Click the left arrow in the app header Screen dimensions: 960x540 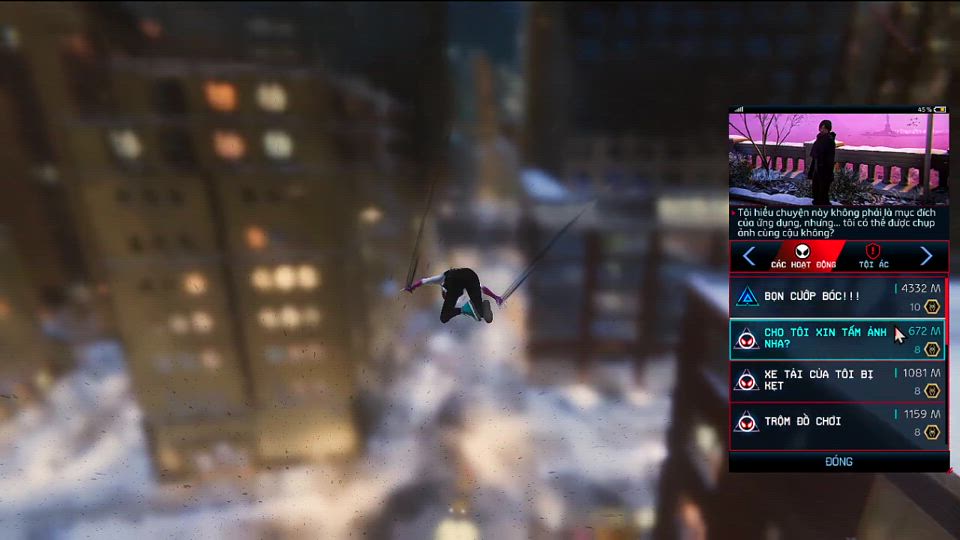point(748,256)
